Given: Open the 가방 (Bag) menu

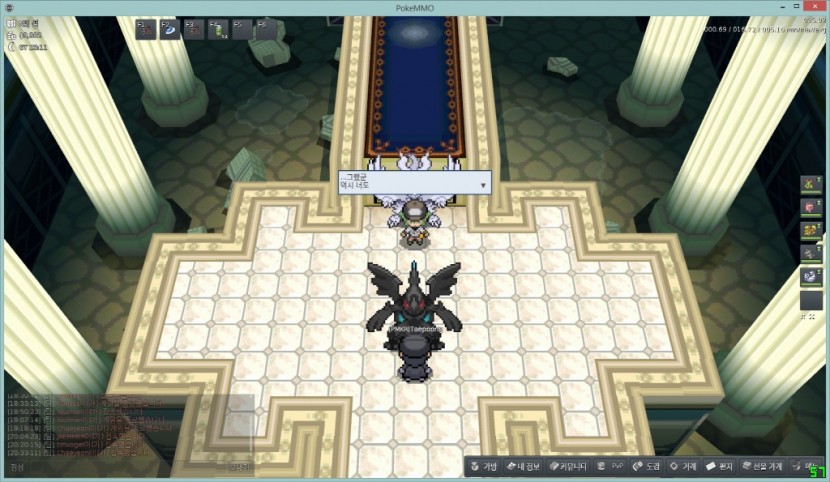Looking at the screenshot, I should [x=483, y=466].
